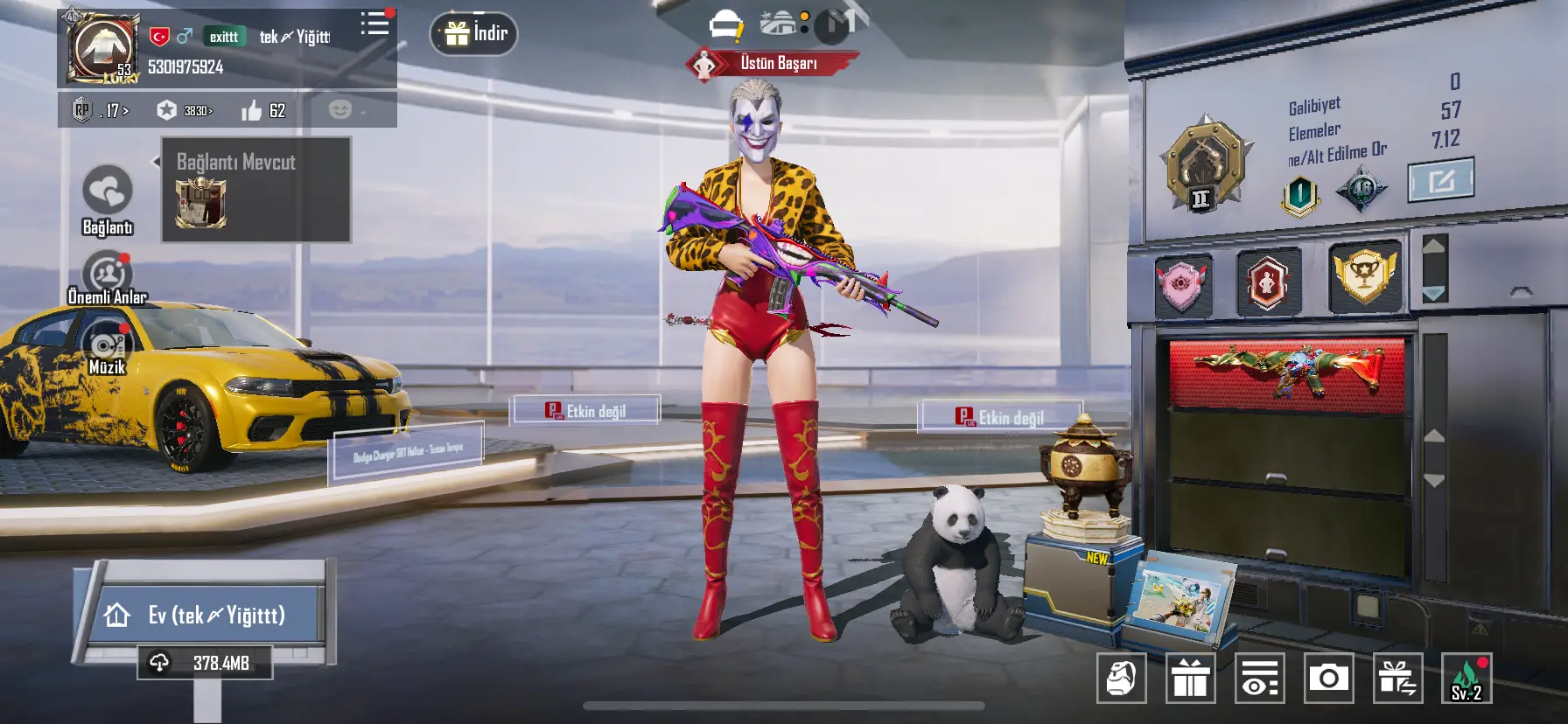Open the list-with-eye visibility settings icon
This screenshot has height=724, width=1568.
[1259, 678]
